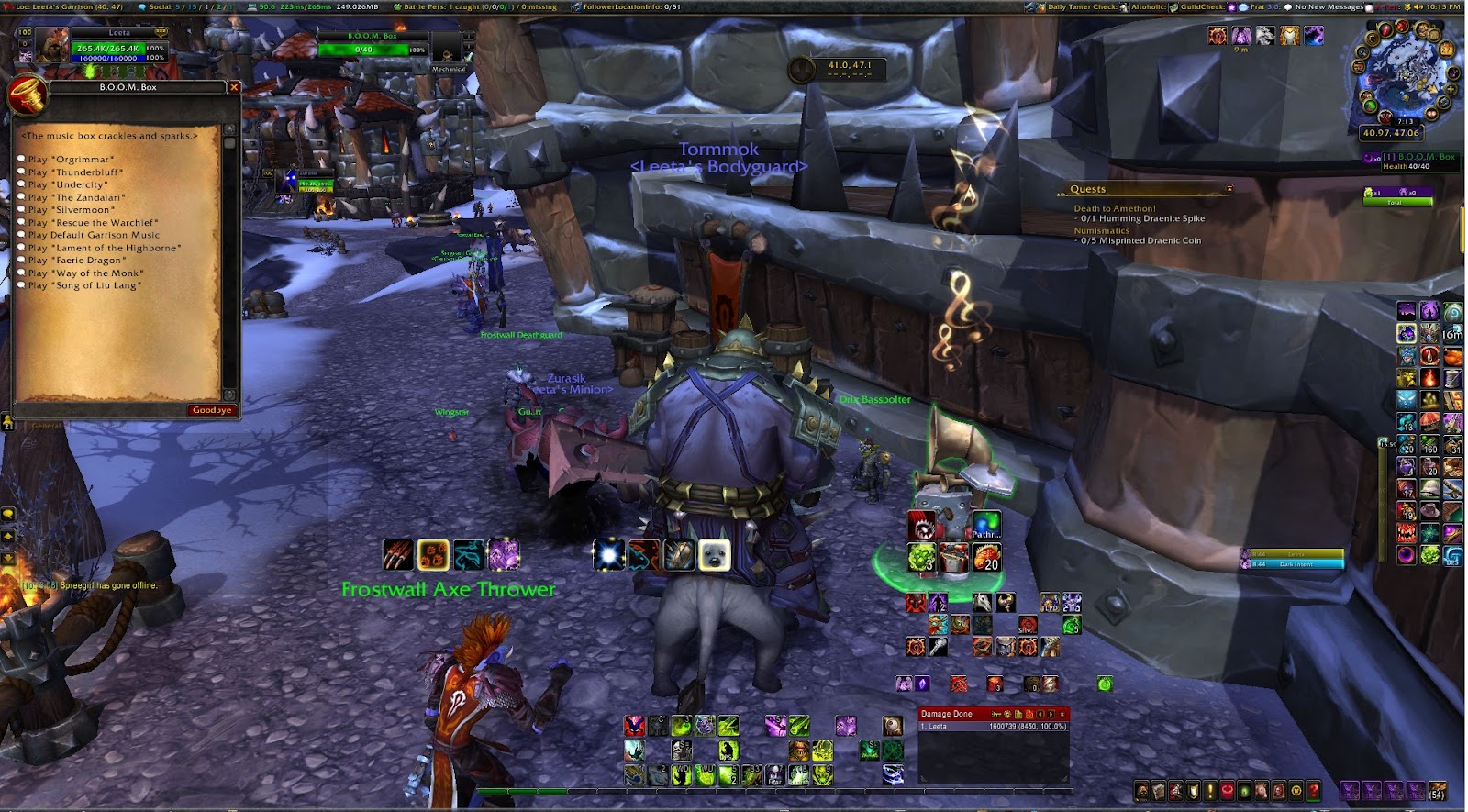Choose Play "The Zandalari" option
This screenshot has height=812, width=1468.
click(x=76, y=197)
